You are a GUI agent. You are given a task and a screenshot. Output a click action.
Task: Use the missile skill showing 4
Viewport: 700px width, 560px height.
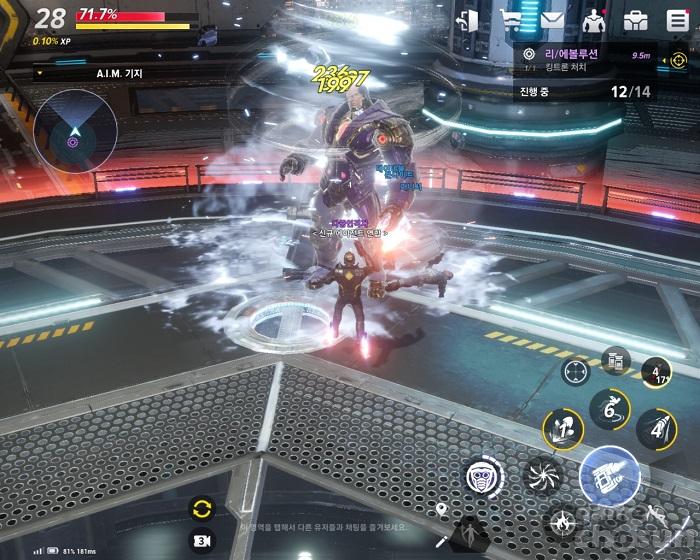tap(656, 428)
